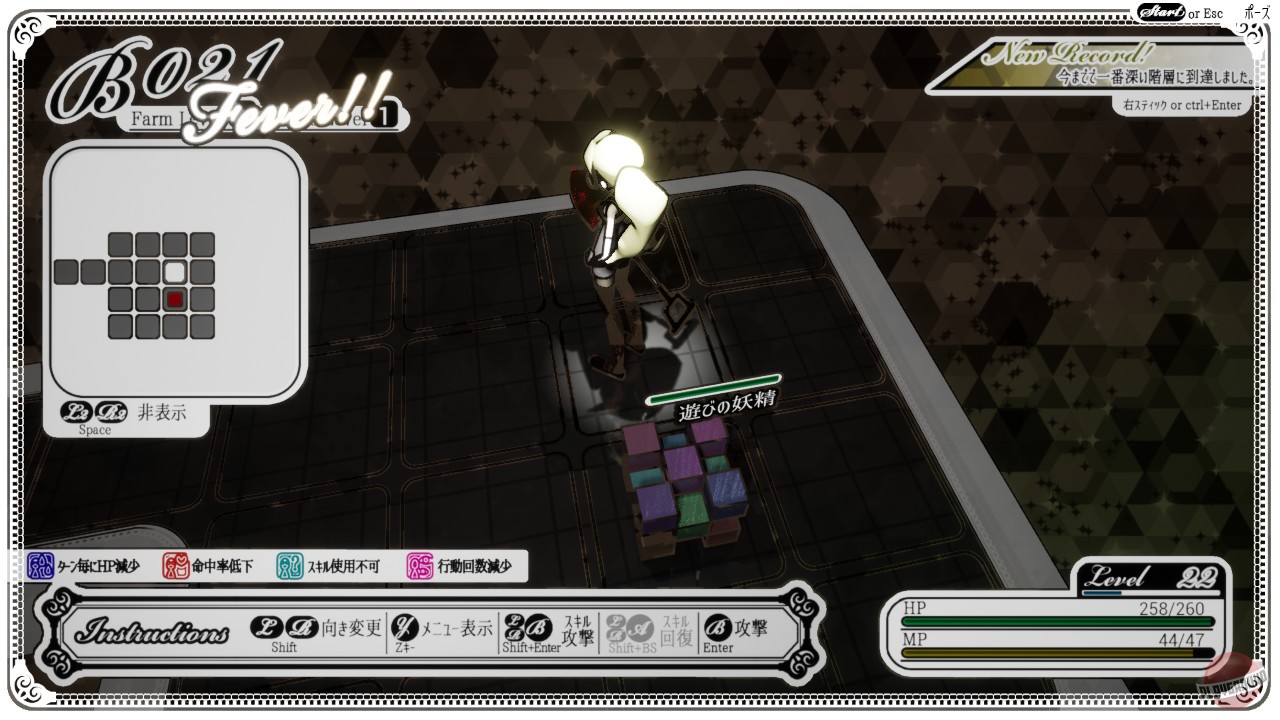Image resolution: width=1280 pixels, height=720 pixels.
Task: Click the grayed-out skill recovery icon
Action: pos(625,628)
